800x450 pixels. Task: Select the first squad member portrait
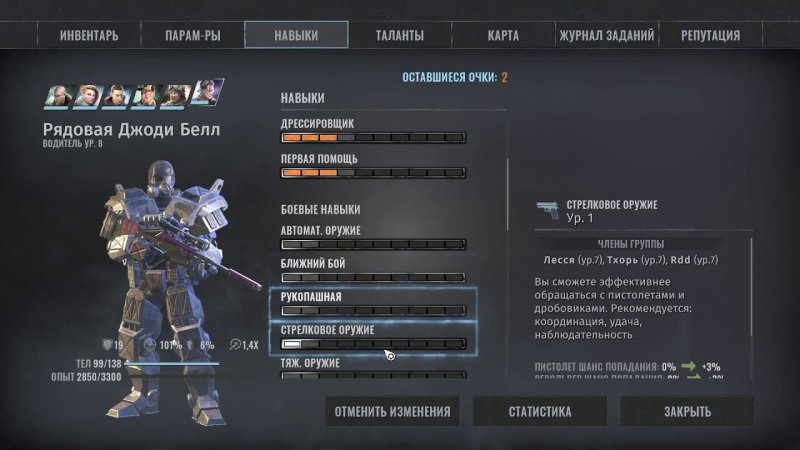click(x=58, y=95)
